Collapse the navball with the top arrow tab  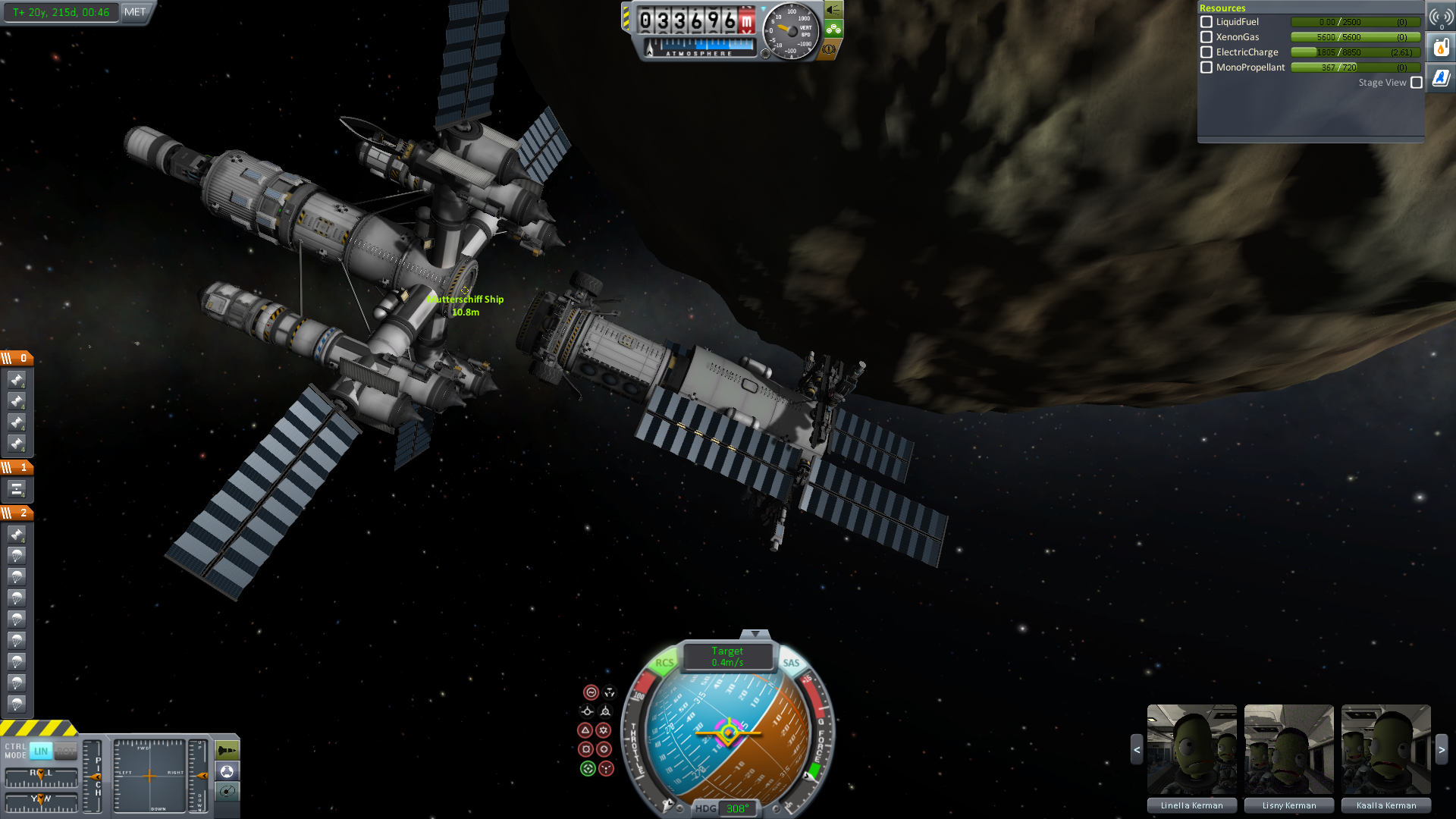click(755, 634)
